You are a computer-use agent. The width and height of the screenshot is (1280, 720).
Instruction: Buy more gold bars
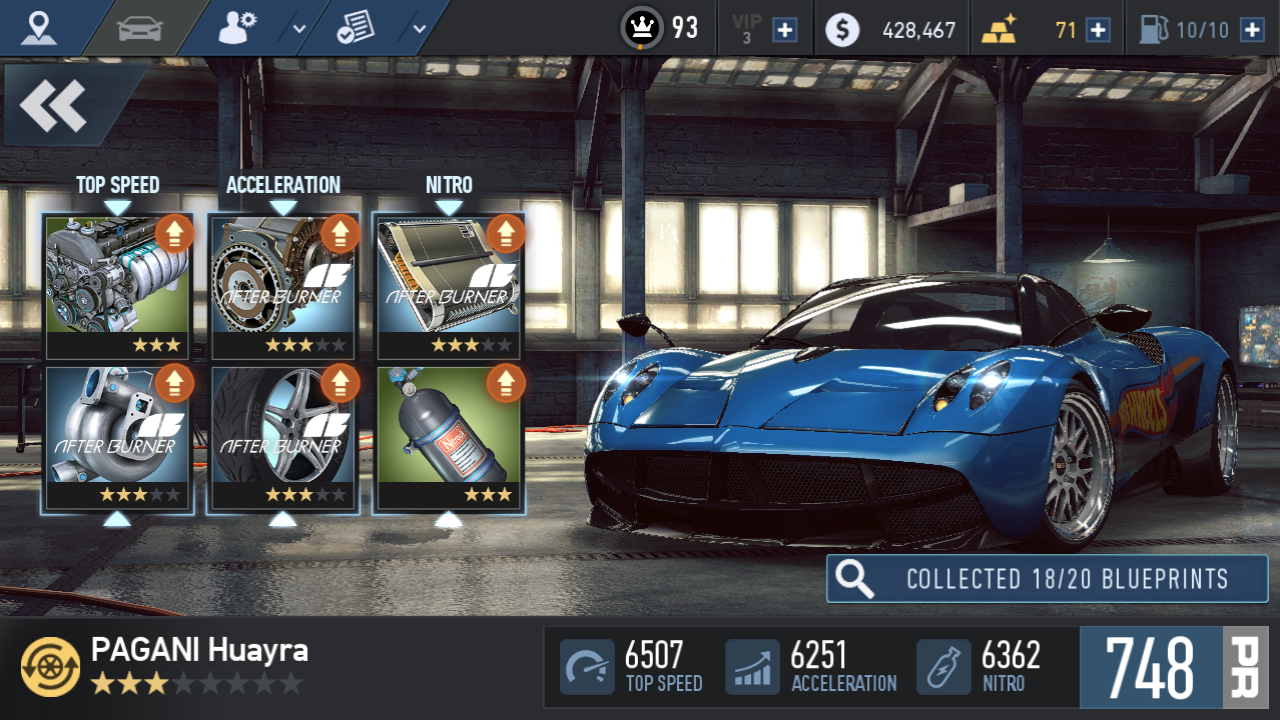coord(1098,30)
